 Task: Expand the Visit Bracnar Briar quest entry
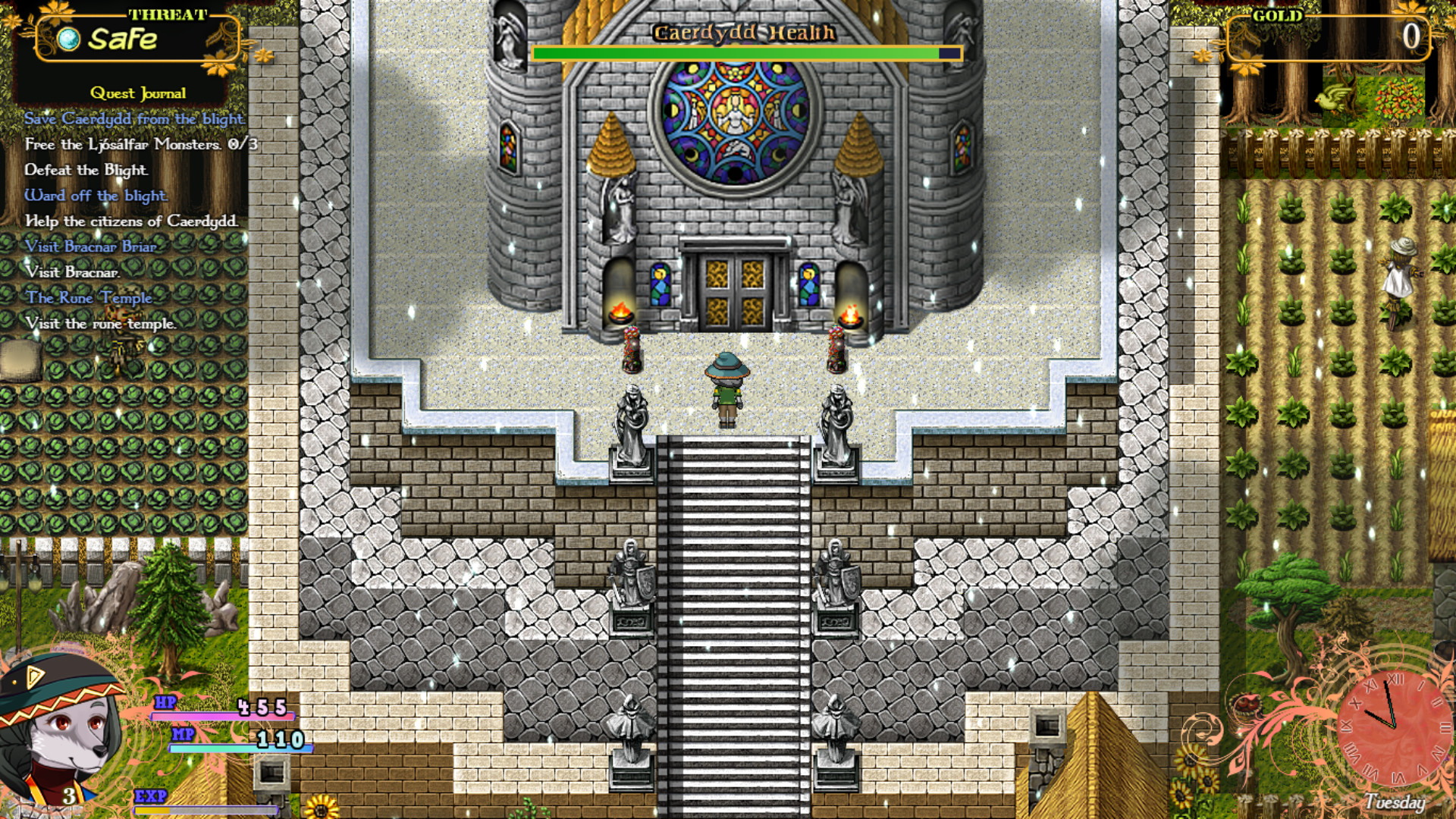pos(91,247)
